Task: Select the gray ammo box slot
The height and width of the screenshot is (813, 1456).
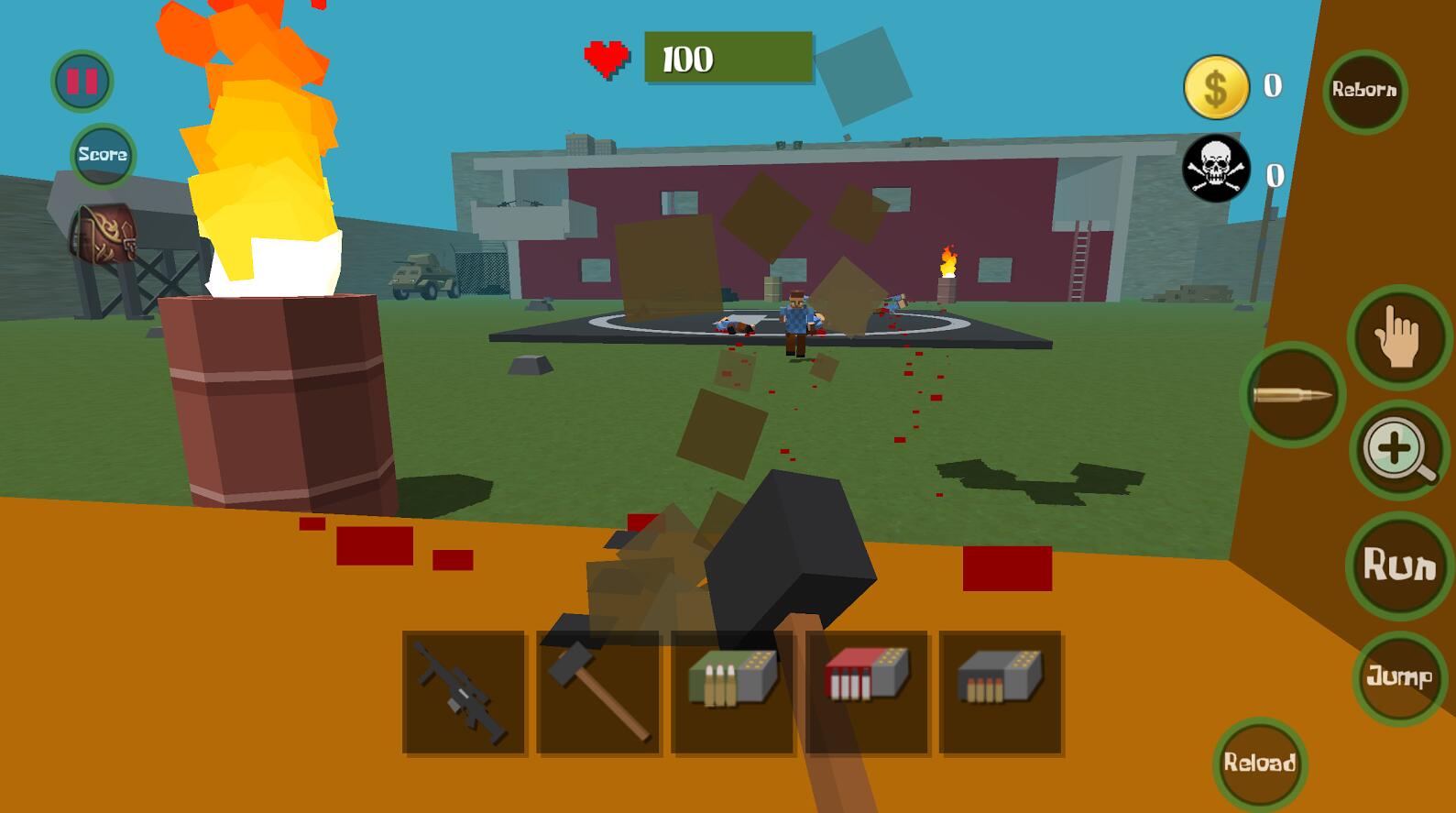Action: [x=1001, y=693]
